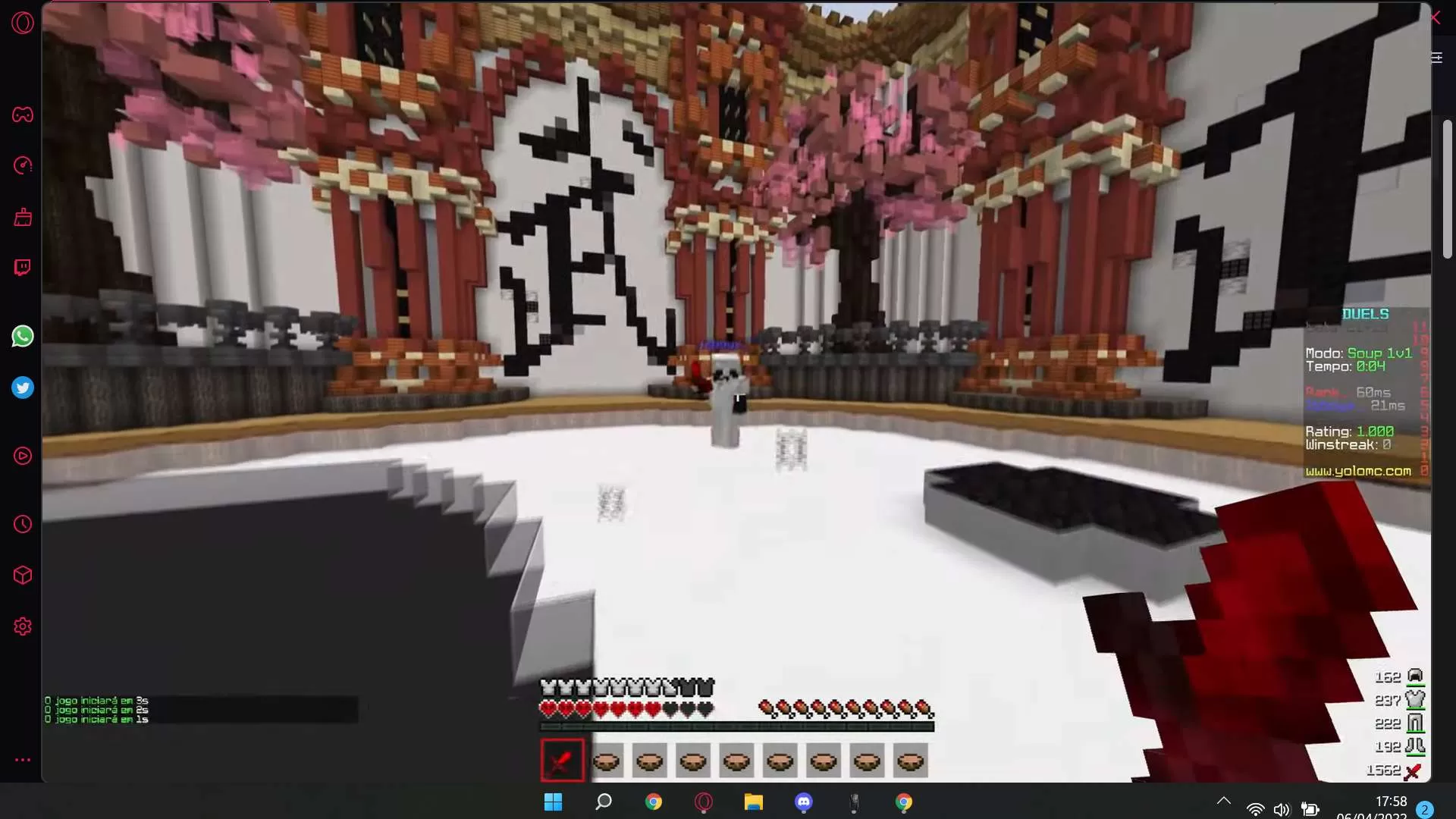Expand hidden system tray icons

(1223, 800)
